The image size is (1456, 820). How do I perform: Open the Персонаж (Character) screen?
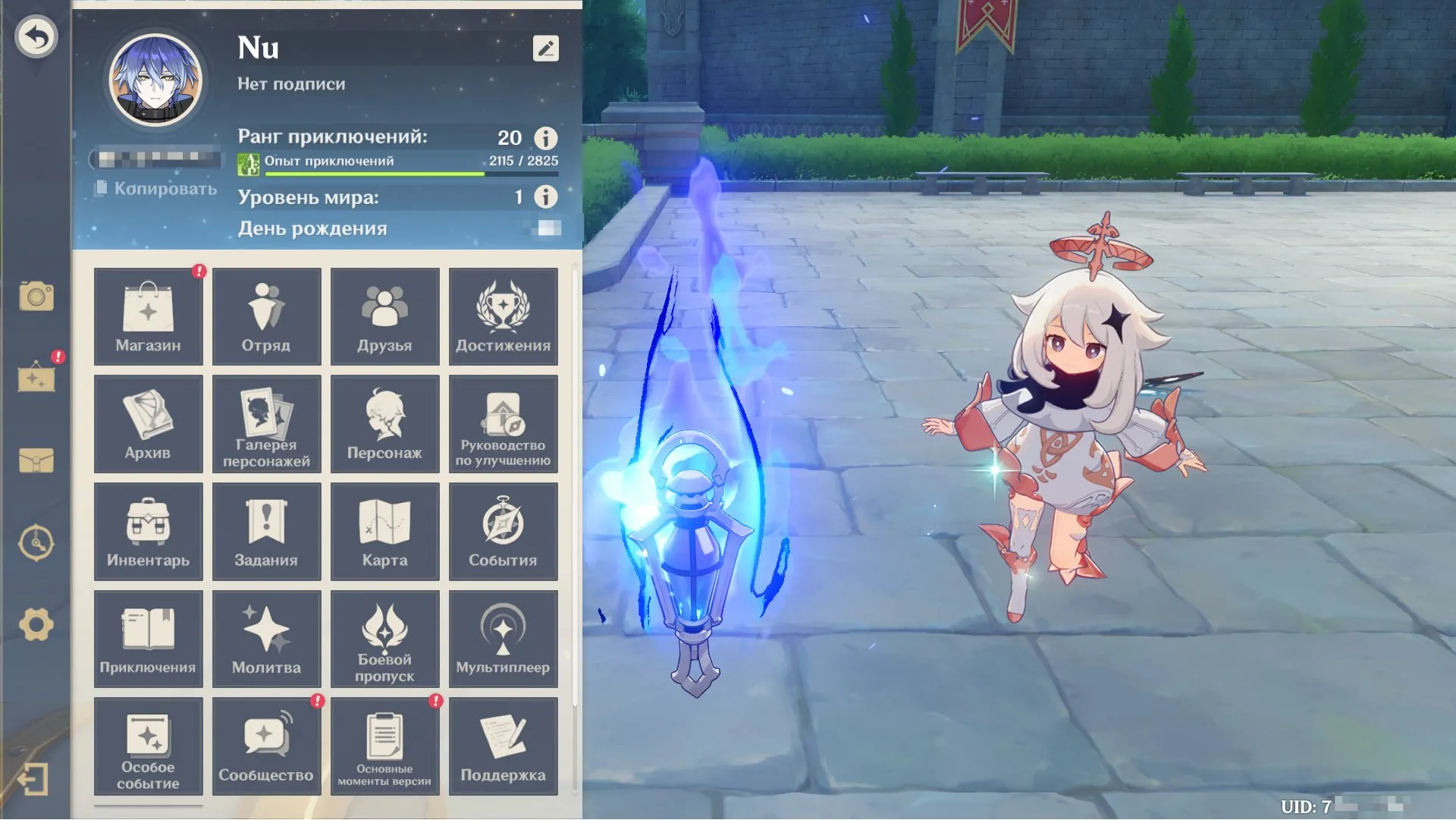384,424
